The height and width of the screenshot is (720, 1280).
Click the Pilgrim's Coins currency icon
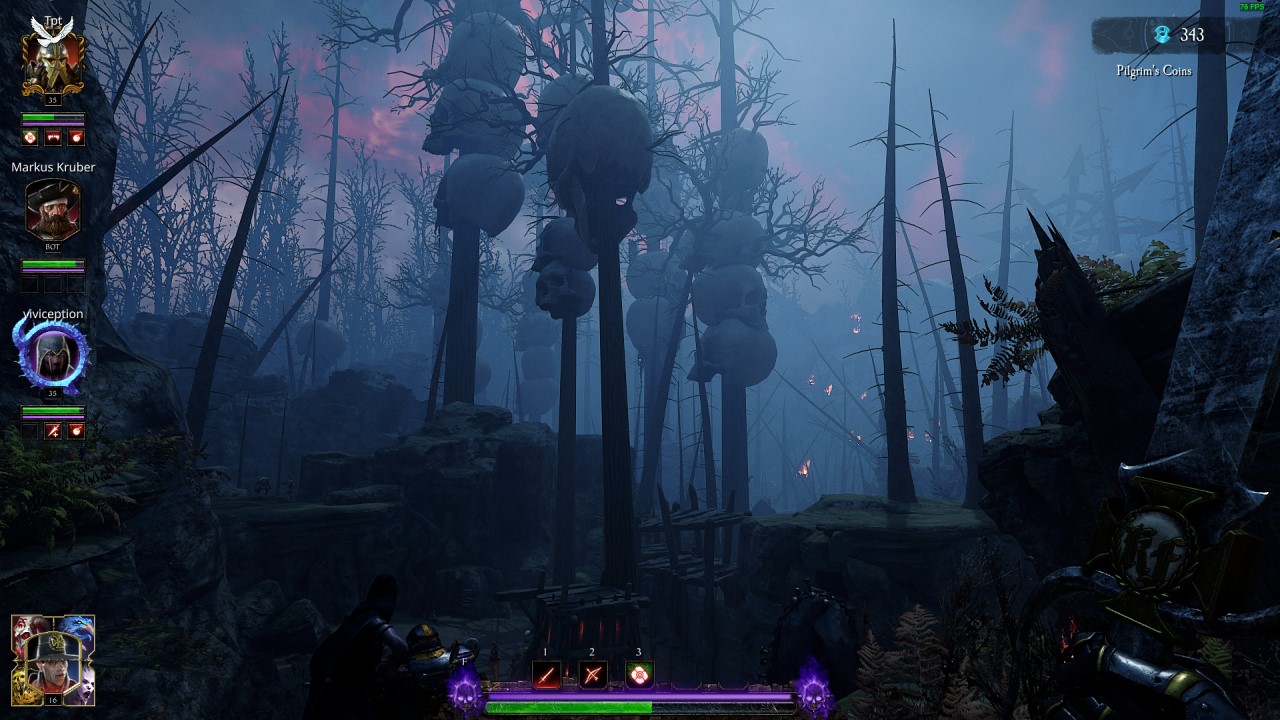click(x=1162, y=35)
